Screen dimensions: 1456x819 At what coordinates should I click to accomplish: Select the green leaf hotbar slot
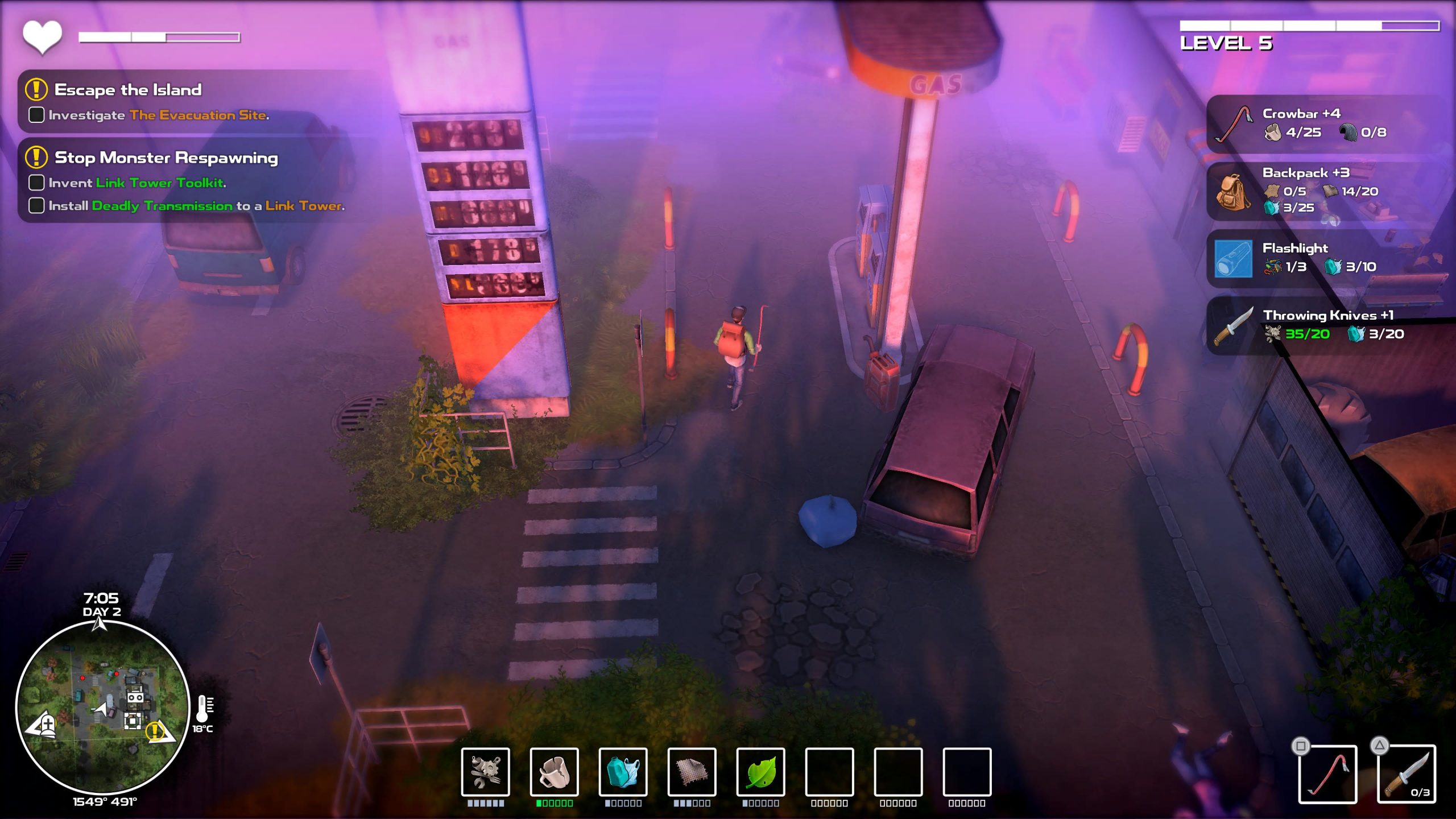point(760,772)
